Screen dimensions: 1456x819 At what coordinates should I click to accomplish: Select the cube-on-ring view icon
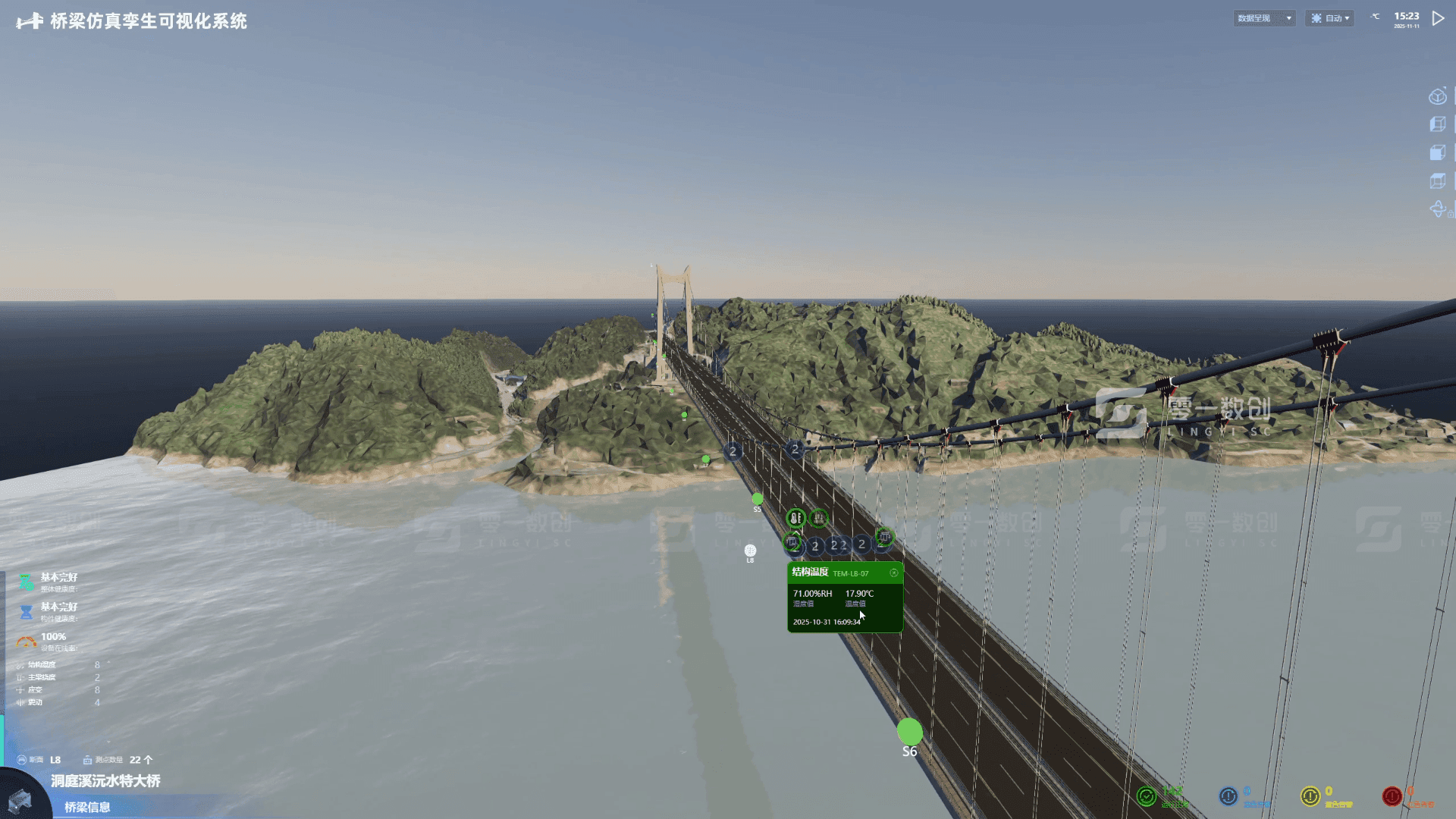point(1437,97)
